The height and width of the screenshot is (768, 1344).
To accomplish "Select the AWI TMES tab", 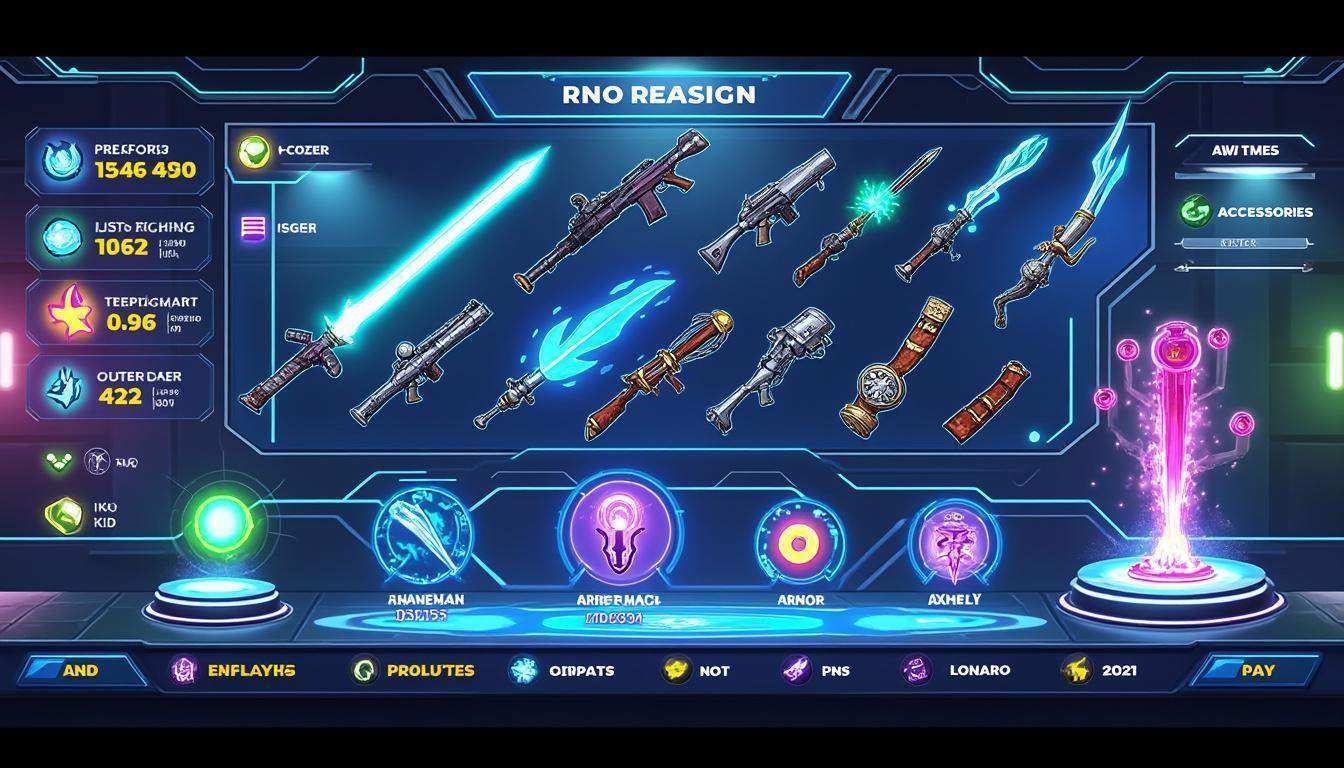I will pos(1245,150).
